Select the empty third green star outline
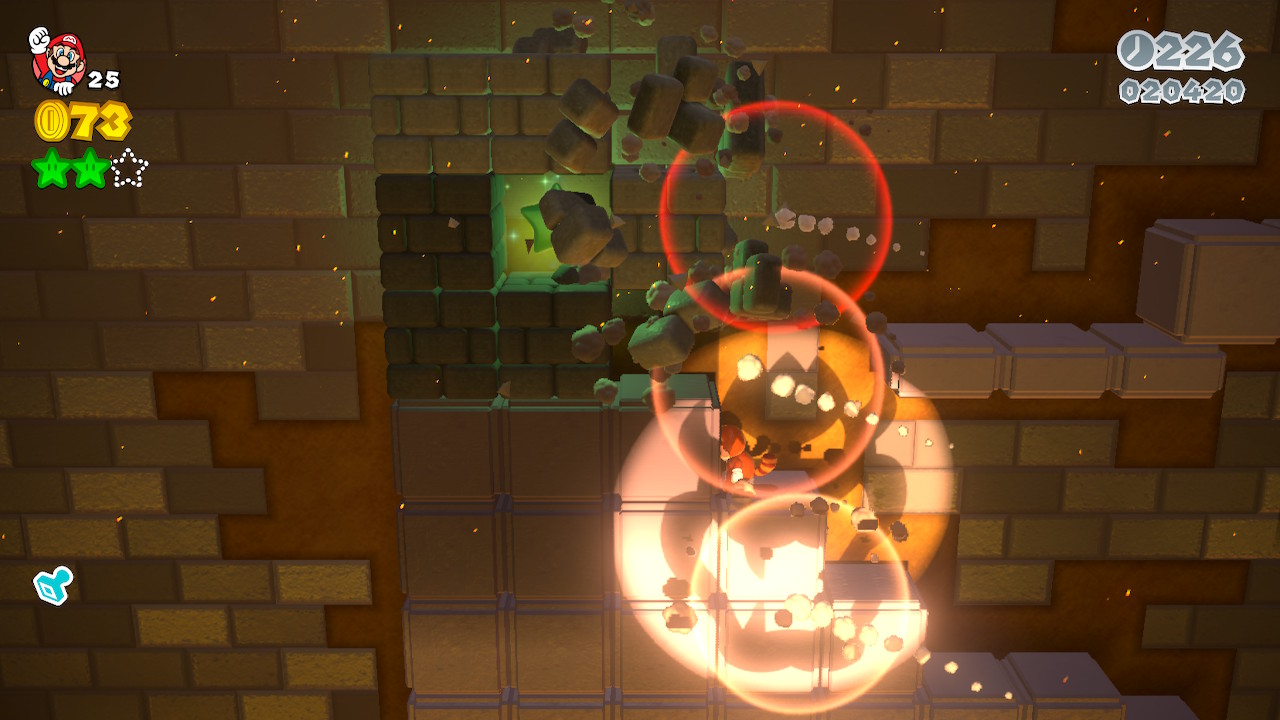 pos(129,169)
